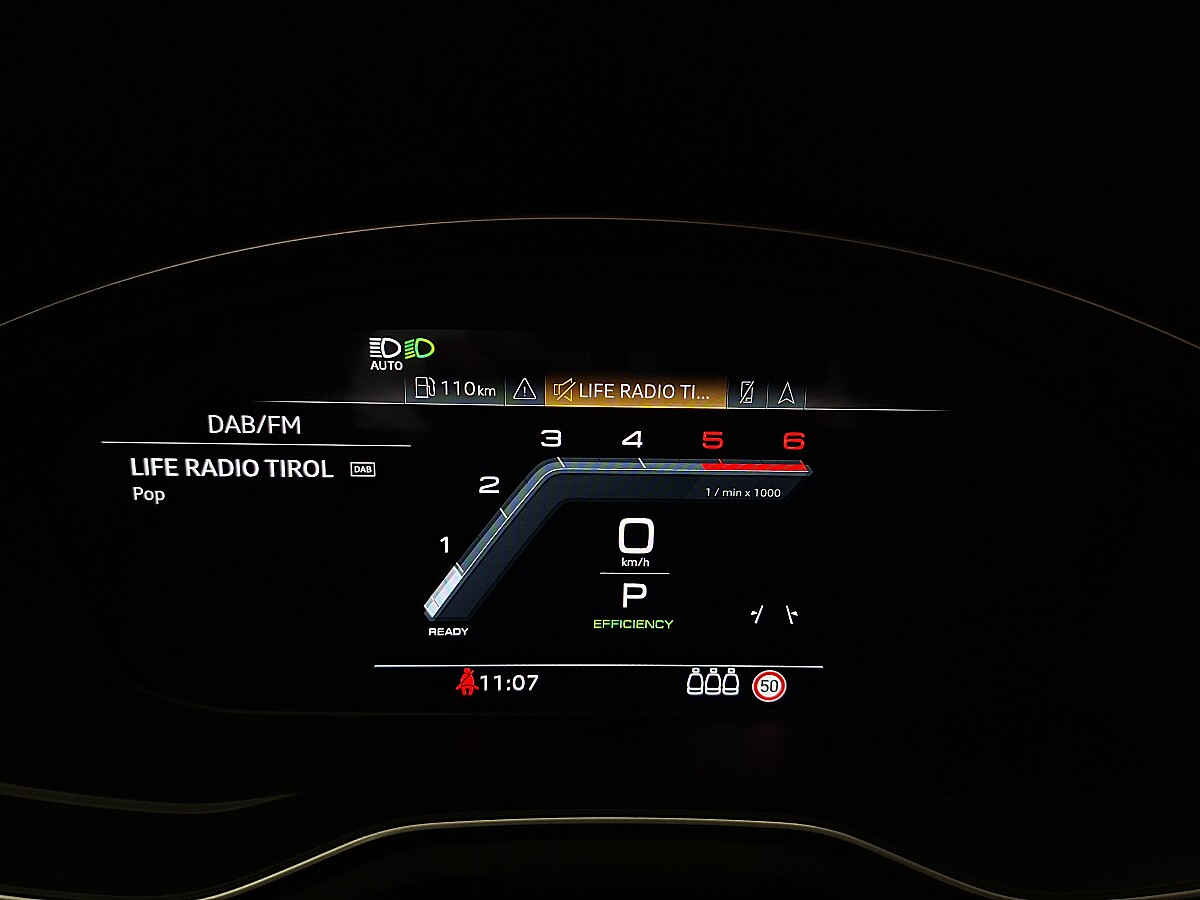
Task: Select the LIFE RADIO TI... media tab
Action: point(635,391)
